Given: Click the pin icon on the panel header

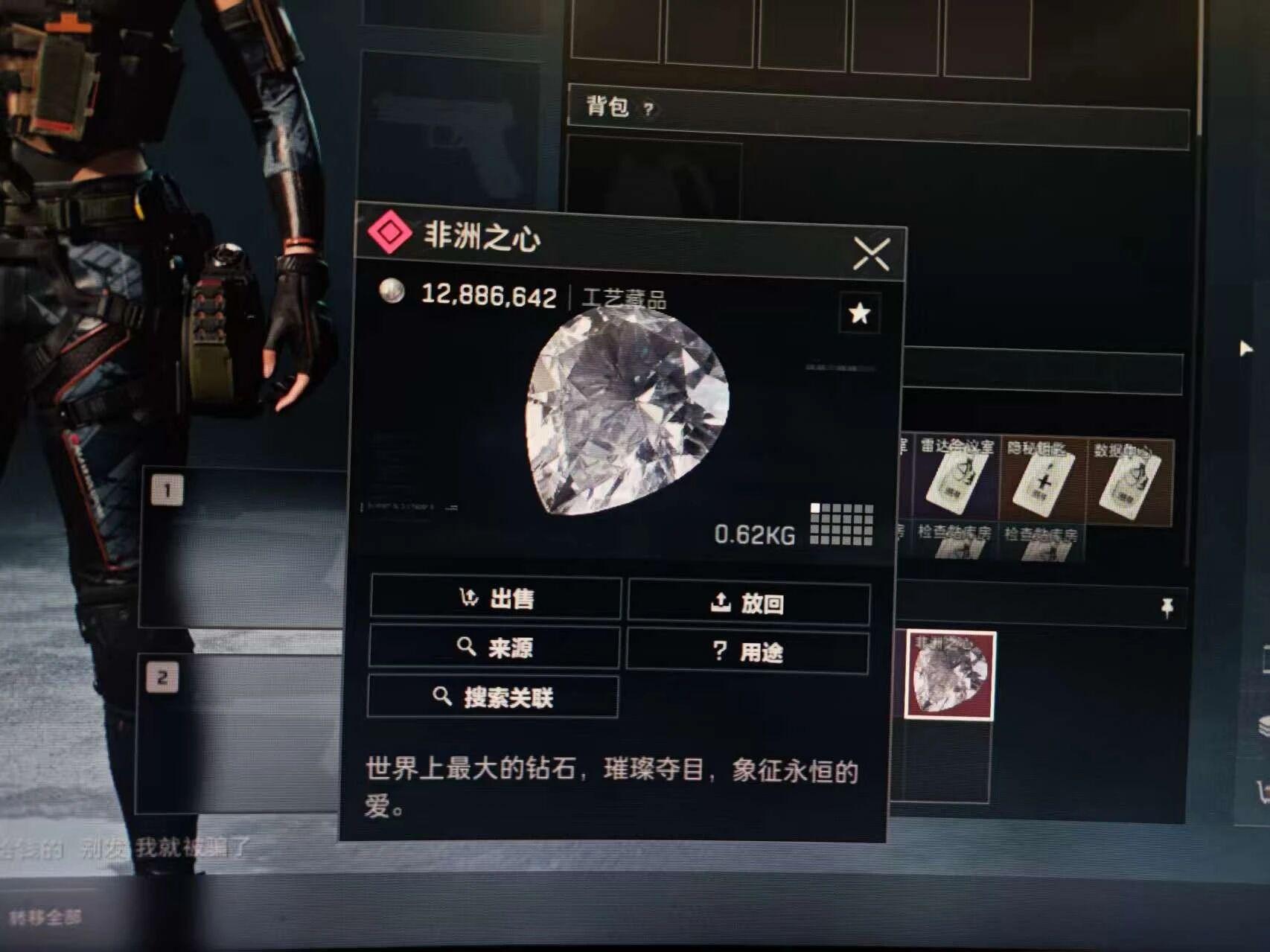Looking at the screenshot, I should [1167, 608].
